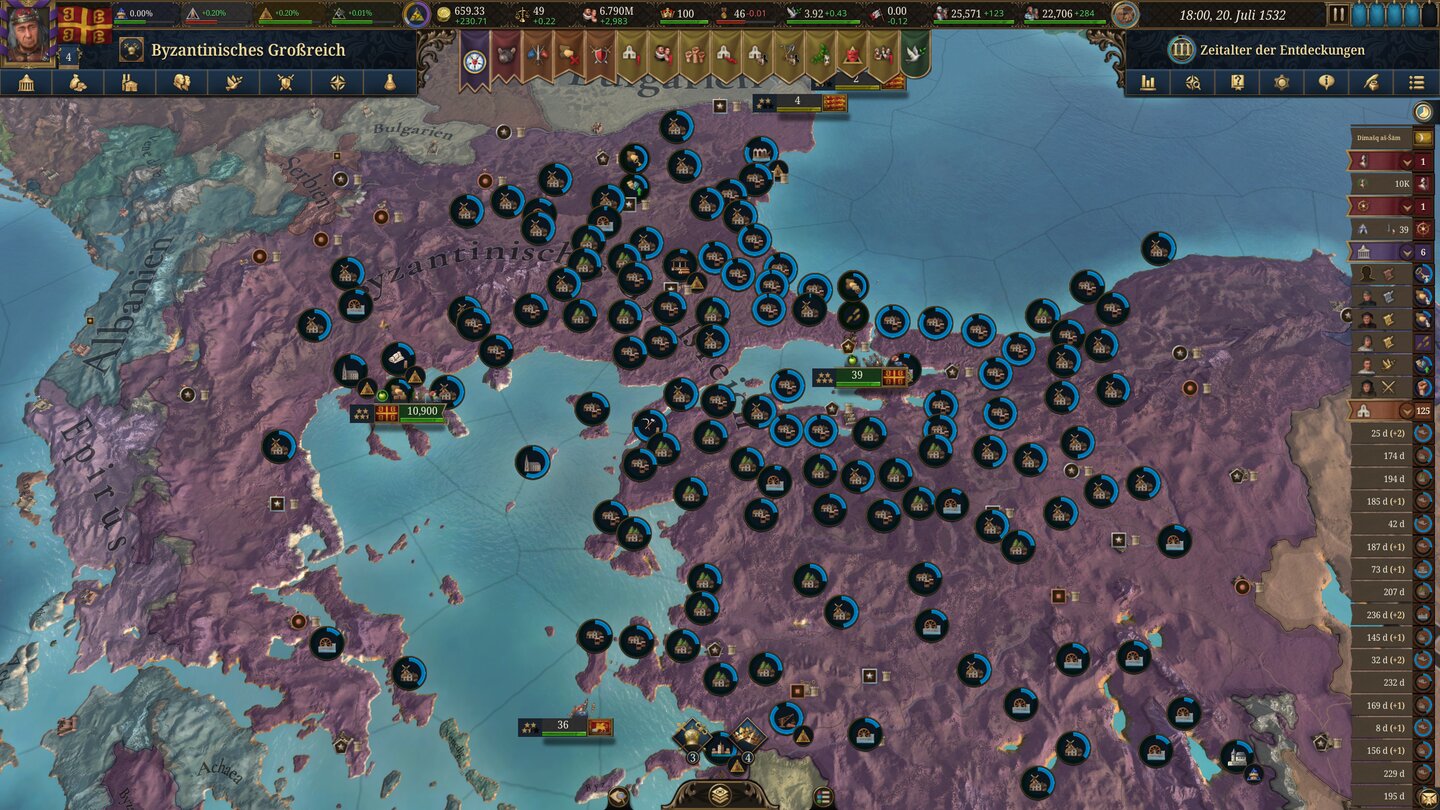Open the rat plague banner alert
Screen dimensions: 1440x810
click(x=504, y=53)
